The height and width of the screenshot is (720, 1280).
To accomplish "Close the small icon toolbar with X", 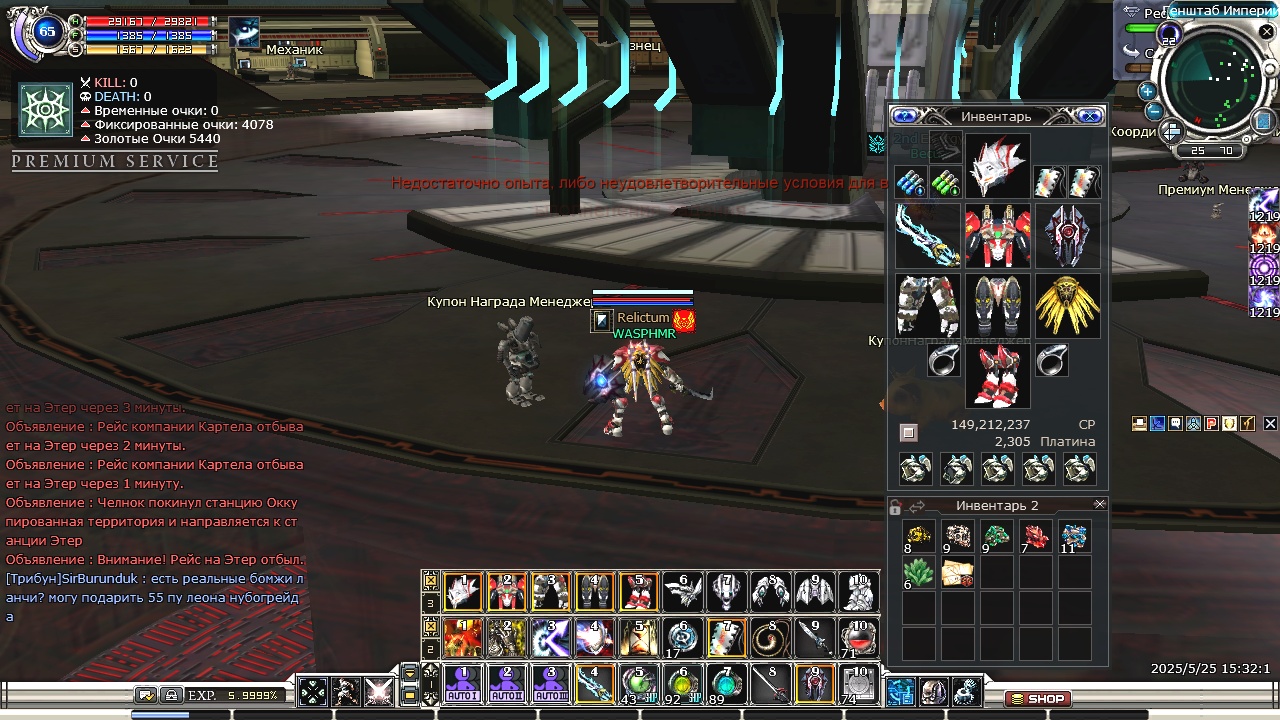I will (x=1270, y=424).
